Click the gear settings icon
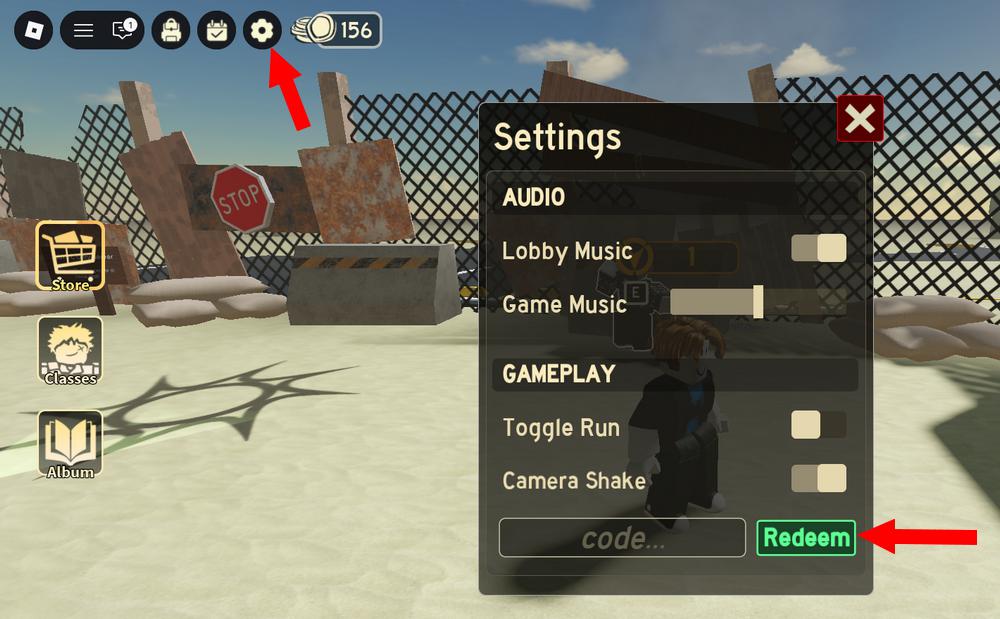 pos(262,31)
